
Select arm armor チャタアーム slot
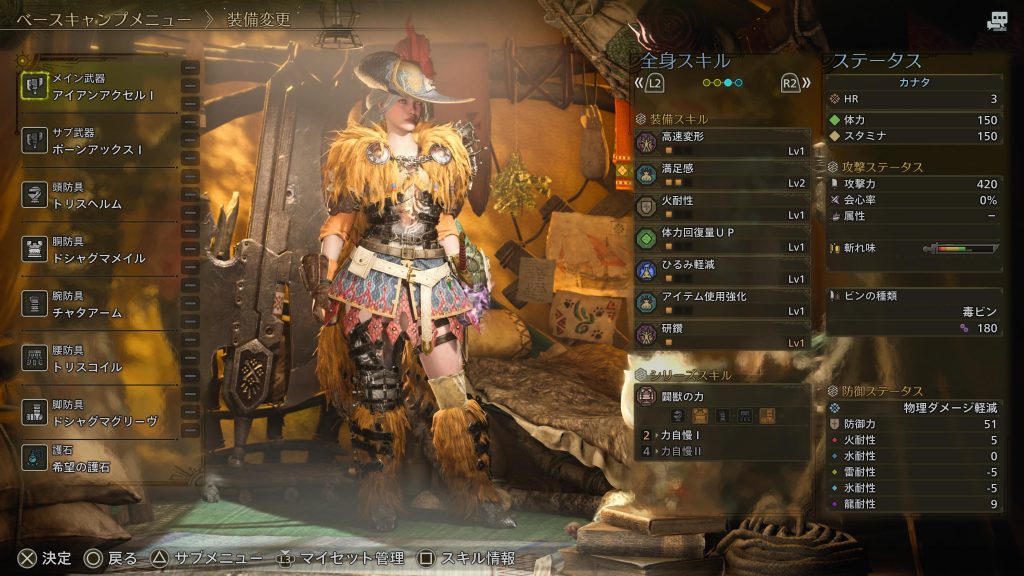98,305
